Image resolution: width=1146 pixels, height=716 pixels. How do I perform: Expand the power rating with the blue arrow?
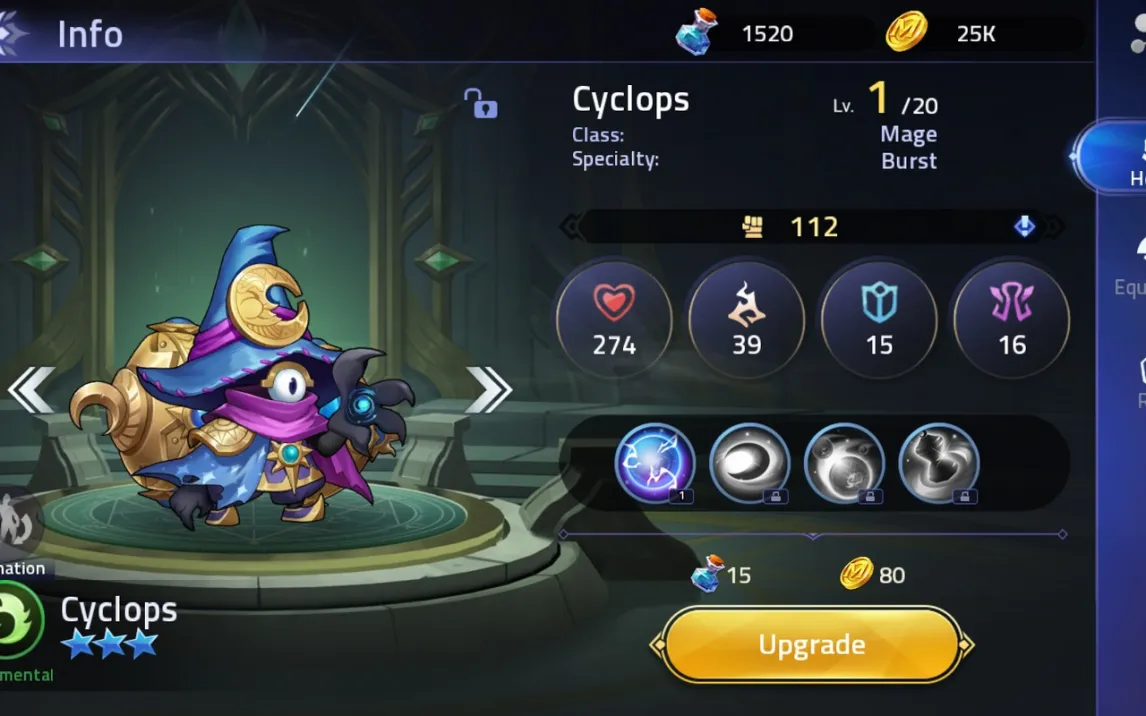(1024, 227)
